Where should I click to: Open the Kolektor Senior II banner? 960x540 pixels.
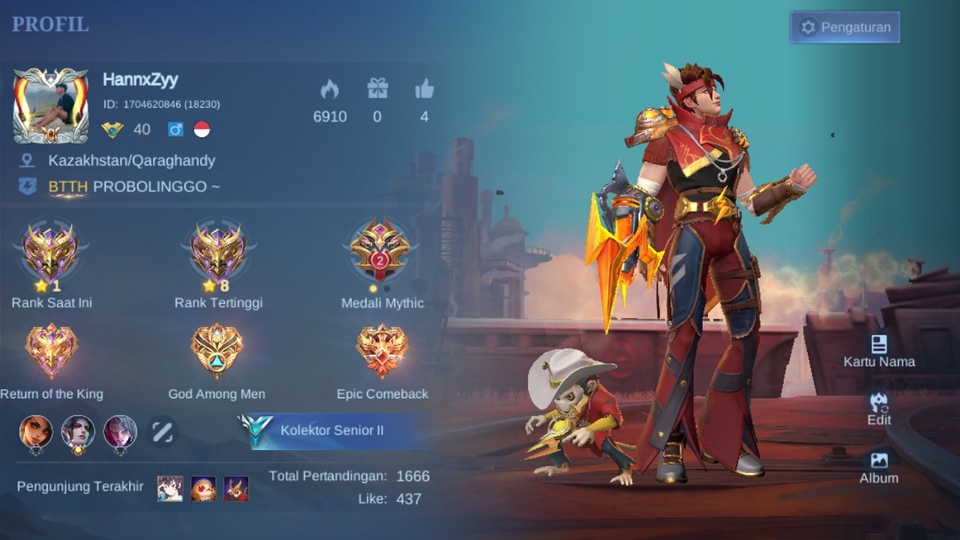(x=335, y=430)
